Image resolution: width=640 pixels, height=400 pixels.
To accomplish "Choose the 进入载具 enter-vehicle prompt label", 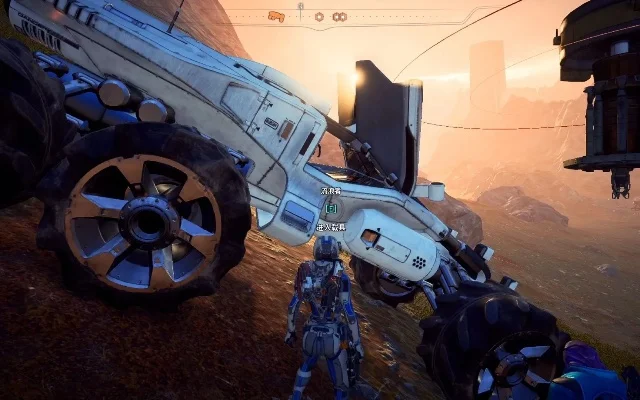I will (330, 227).
